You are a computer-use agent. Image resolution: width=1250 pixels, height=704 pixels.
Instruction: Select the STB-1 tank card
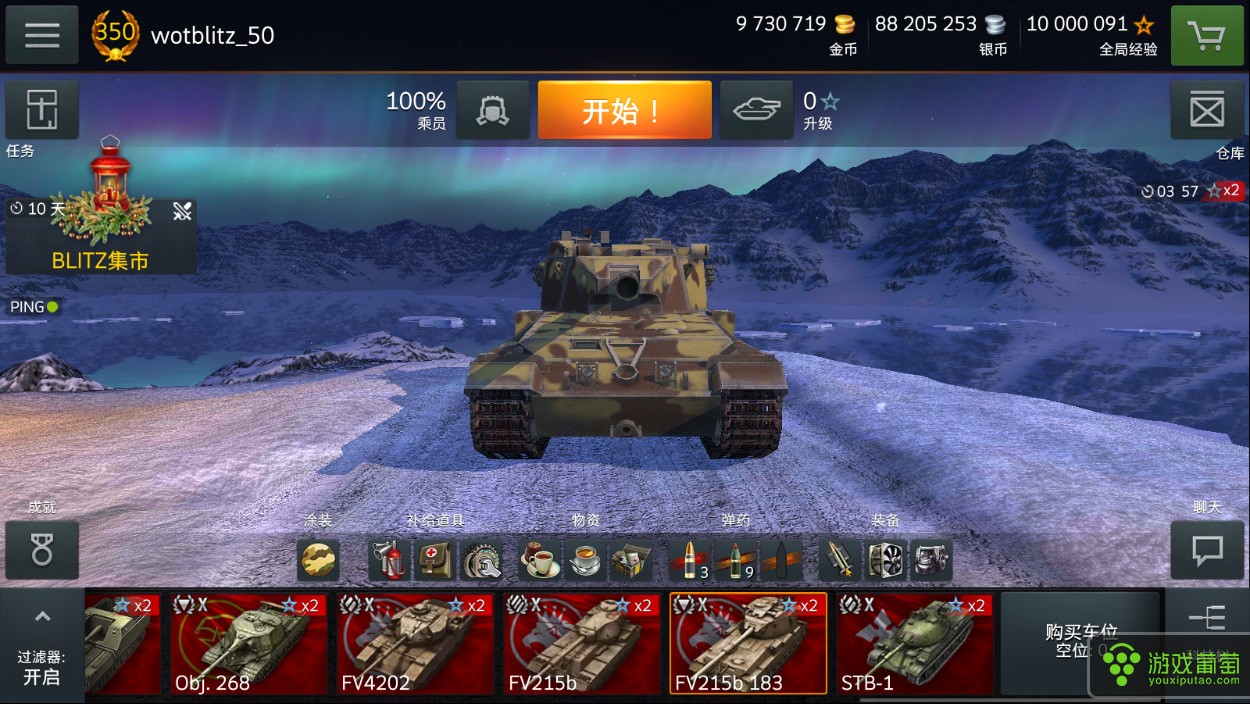[914, 643]
